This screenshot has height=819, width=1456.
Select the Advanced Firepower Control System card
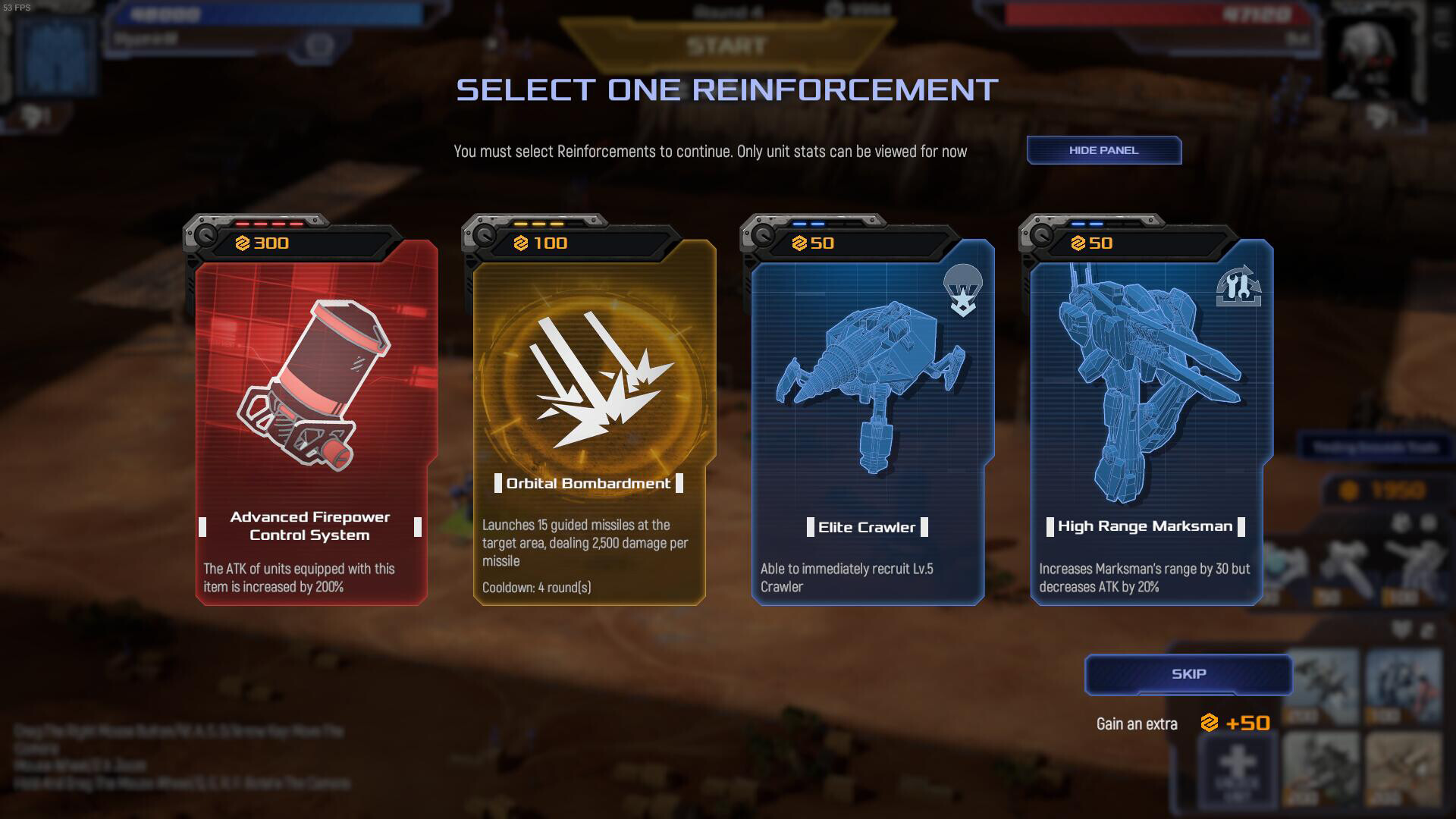[x=311, y=425]
